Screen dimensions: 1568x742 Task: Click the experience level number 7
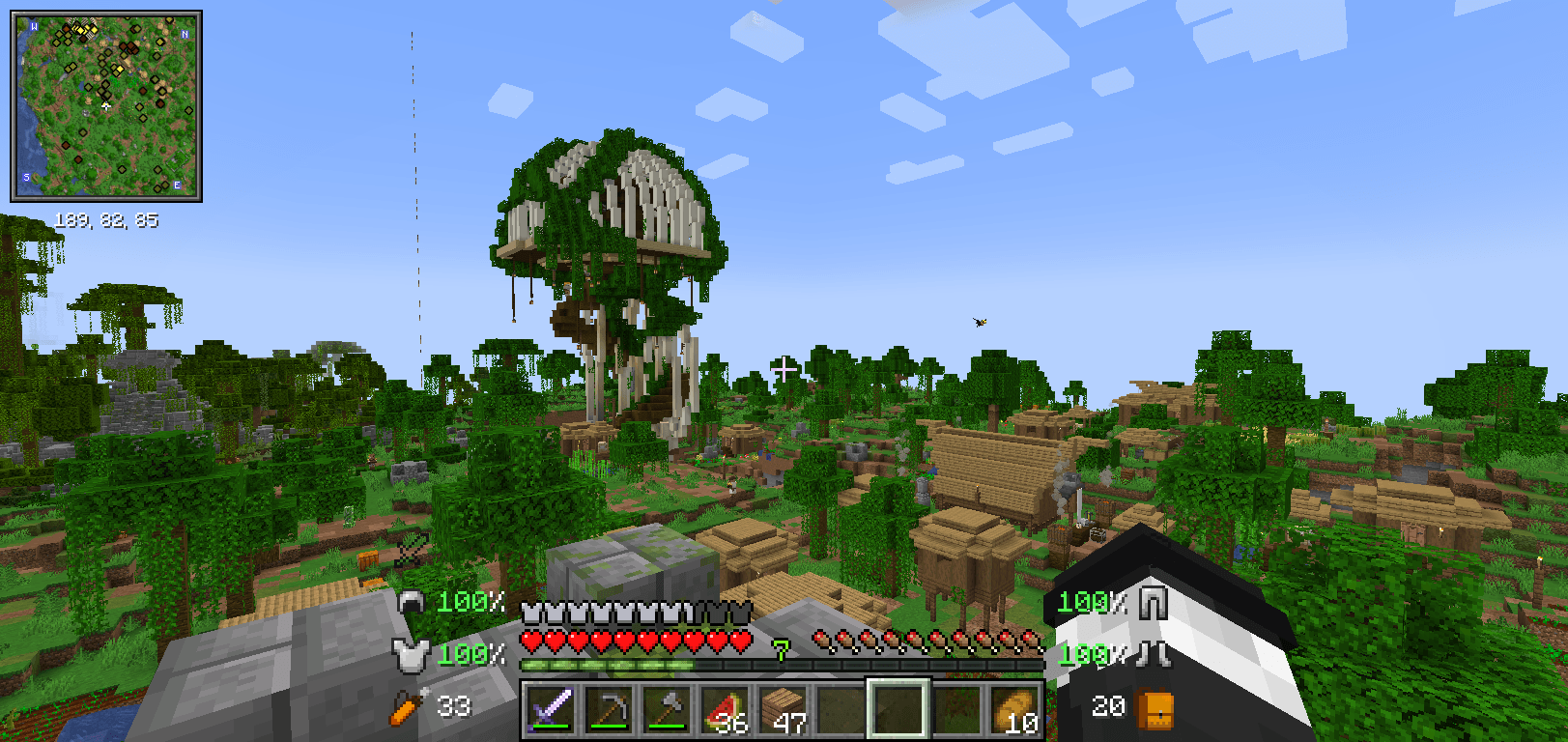(x=781, y=650)
